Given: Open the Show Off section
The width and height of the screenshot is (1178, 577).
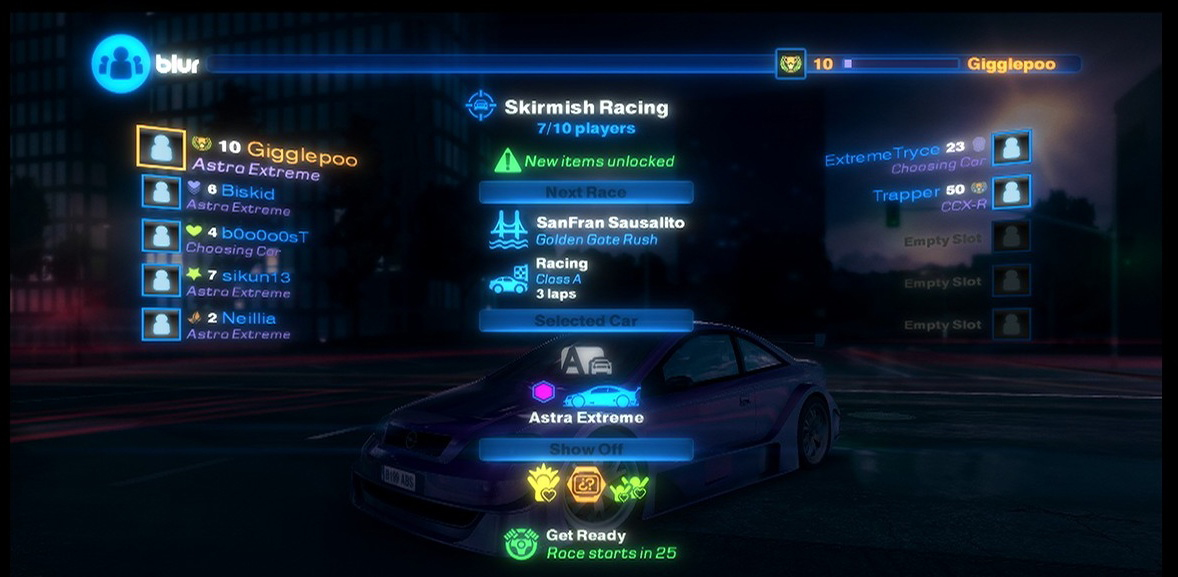Looking at the screenshot, I should point(586,449).
